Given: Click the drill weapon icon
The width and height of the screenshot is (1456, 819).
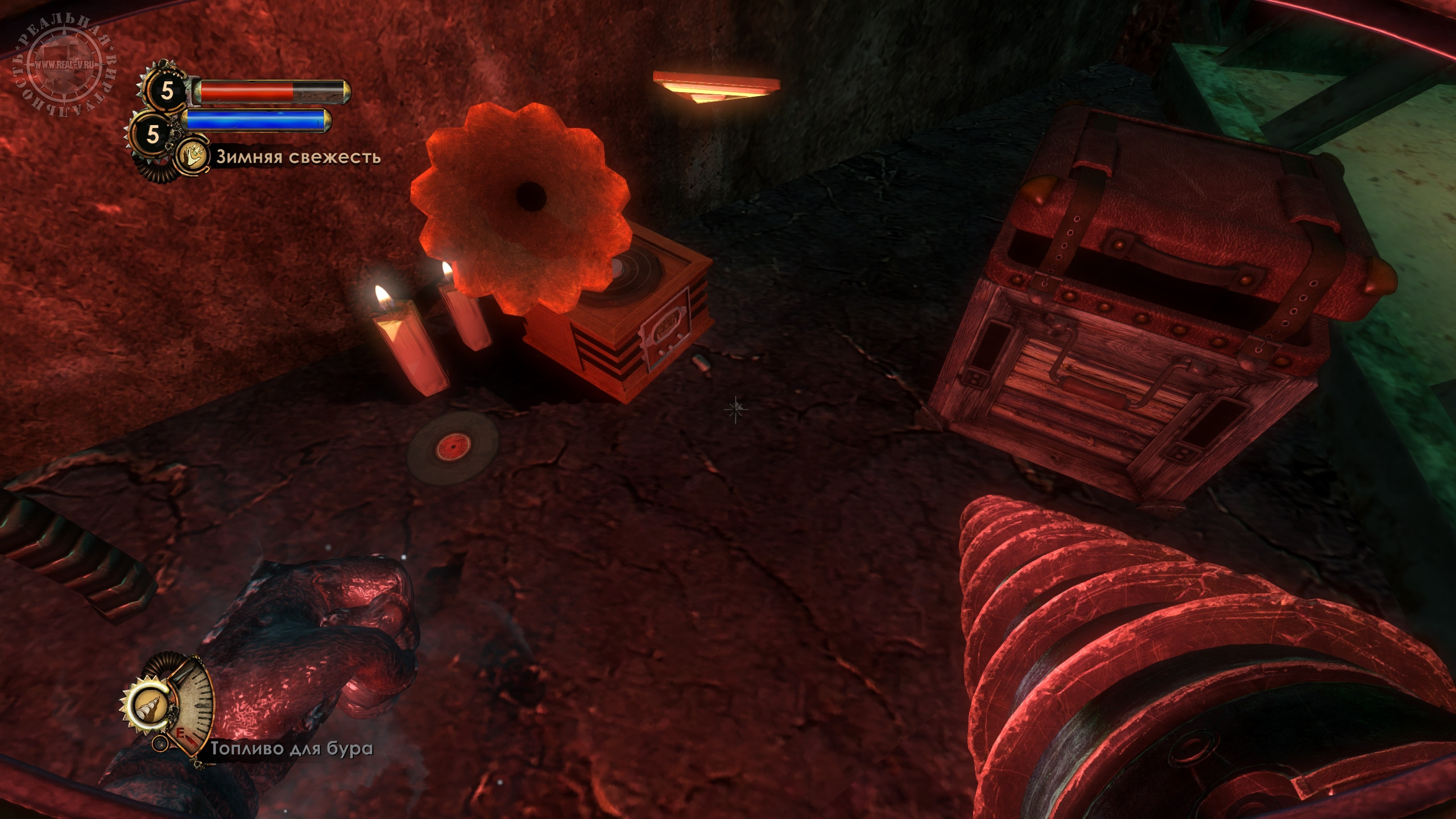Looking at the screenshot, I should [x=150, y=707].
